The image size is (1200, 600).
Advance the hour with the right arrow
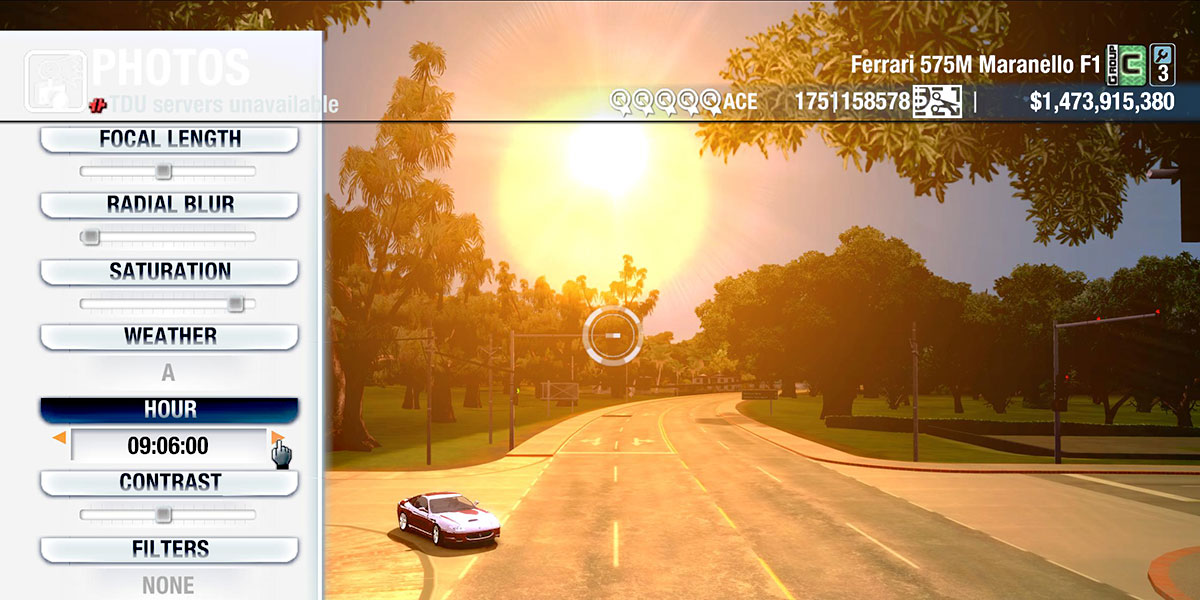click(277, 438)
